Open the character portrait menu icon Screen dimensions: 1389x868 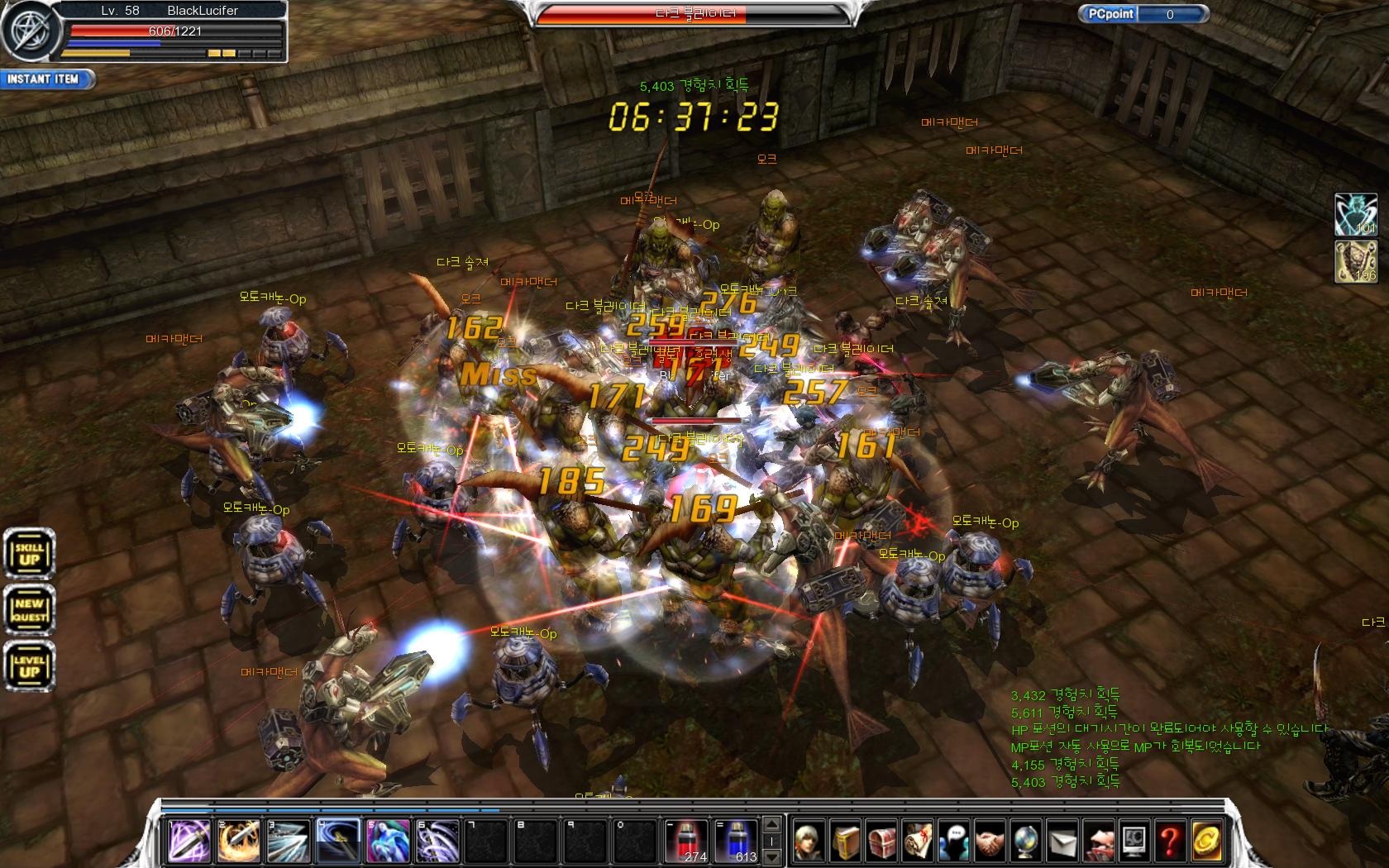(x=809, y=842)
